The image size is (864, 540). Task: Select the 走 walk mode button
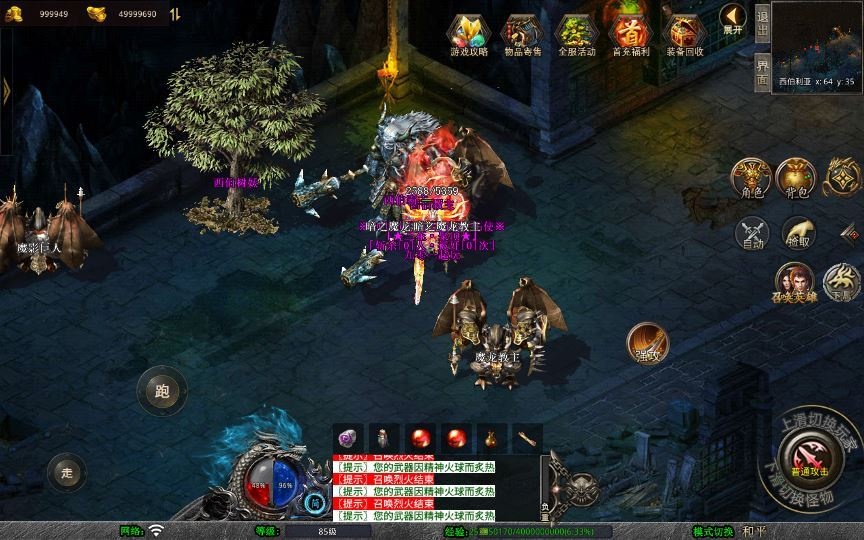67,473
